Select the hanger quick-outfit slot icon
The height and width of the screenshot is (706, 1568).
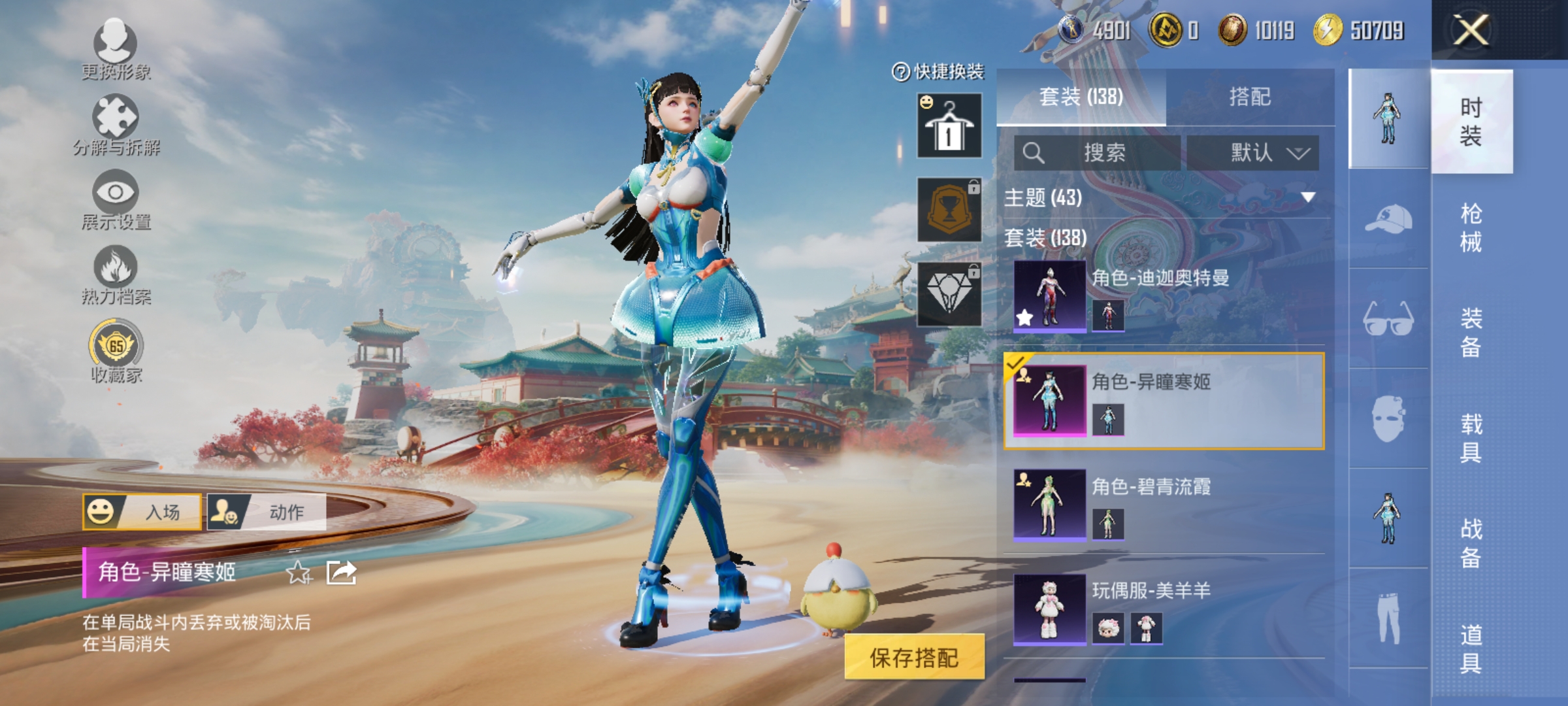click(947, 124)
